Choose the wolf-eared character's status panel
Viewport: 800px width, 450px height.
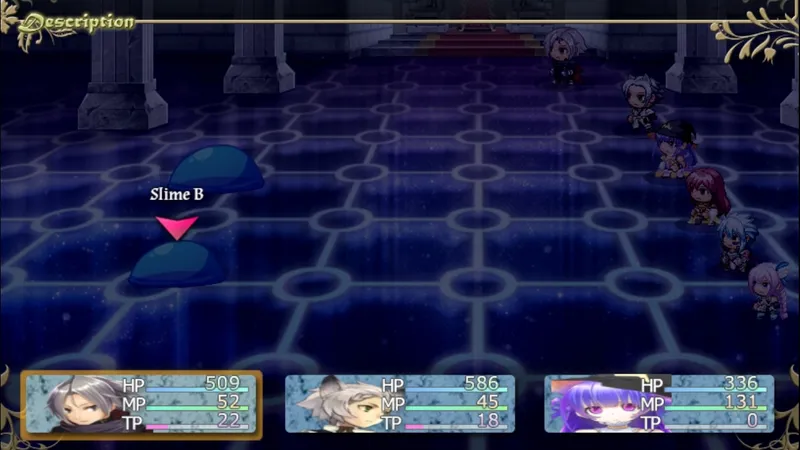point(400,402)
